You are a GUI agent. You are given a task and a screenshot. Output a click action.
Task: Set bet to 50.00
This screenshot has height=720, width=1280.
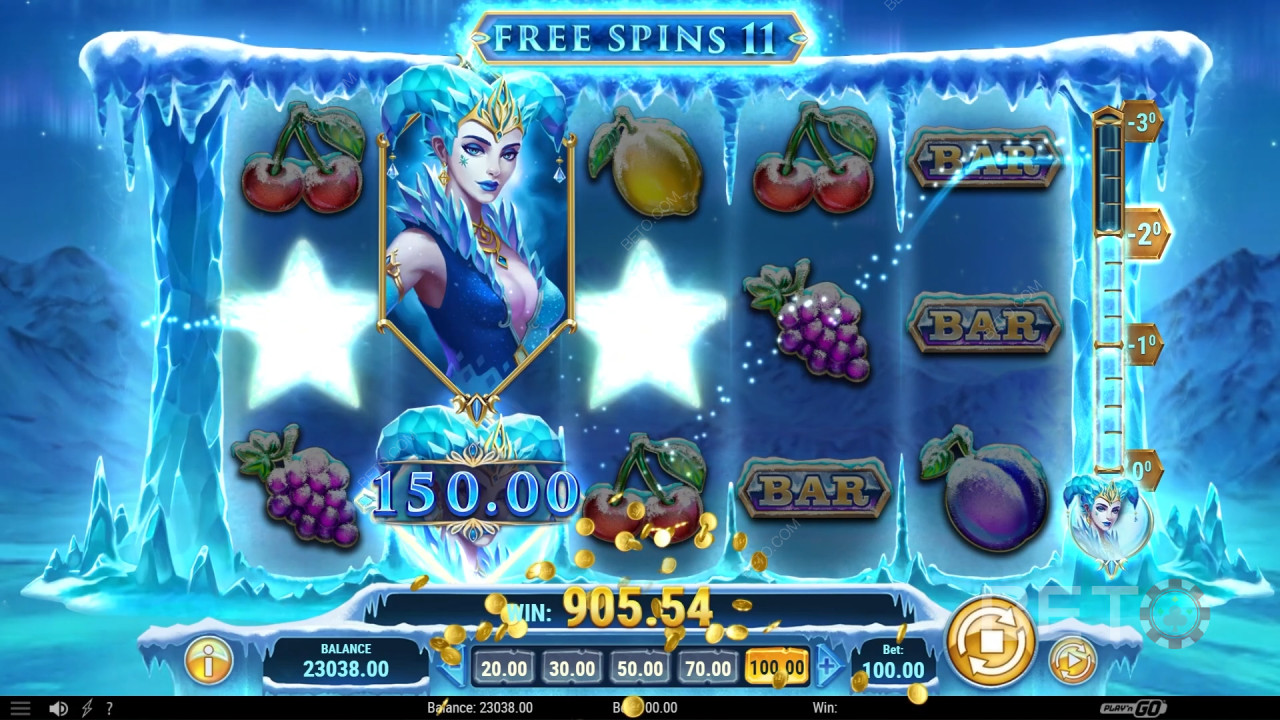[x=639, y=668]
